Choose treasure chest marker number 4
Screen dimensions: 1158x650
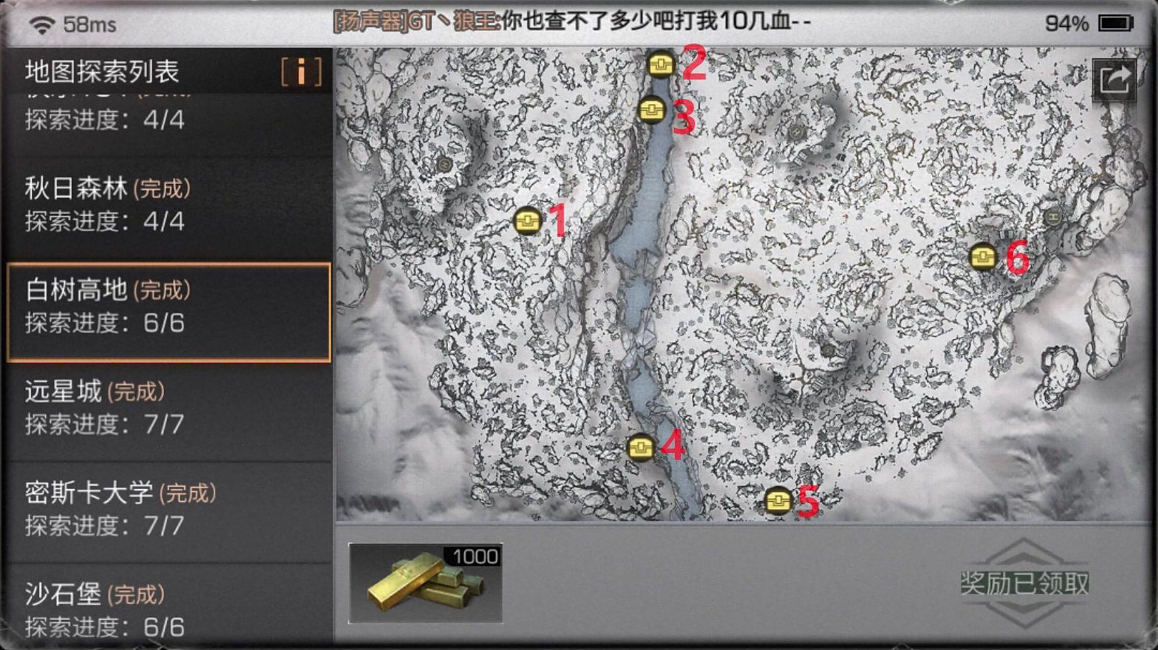pyautogui.click(x=641, y=446)
